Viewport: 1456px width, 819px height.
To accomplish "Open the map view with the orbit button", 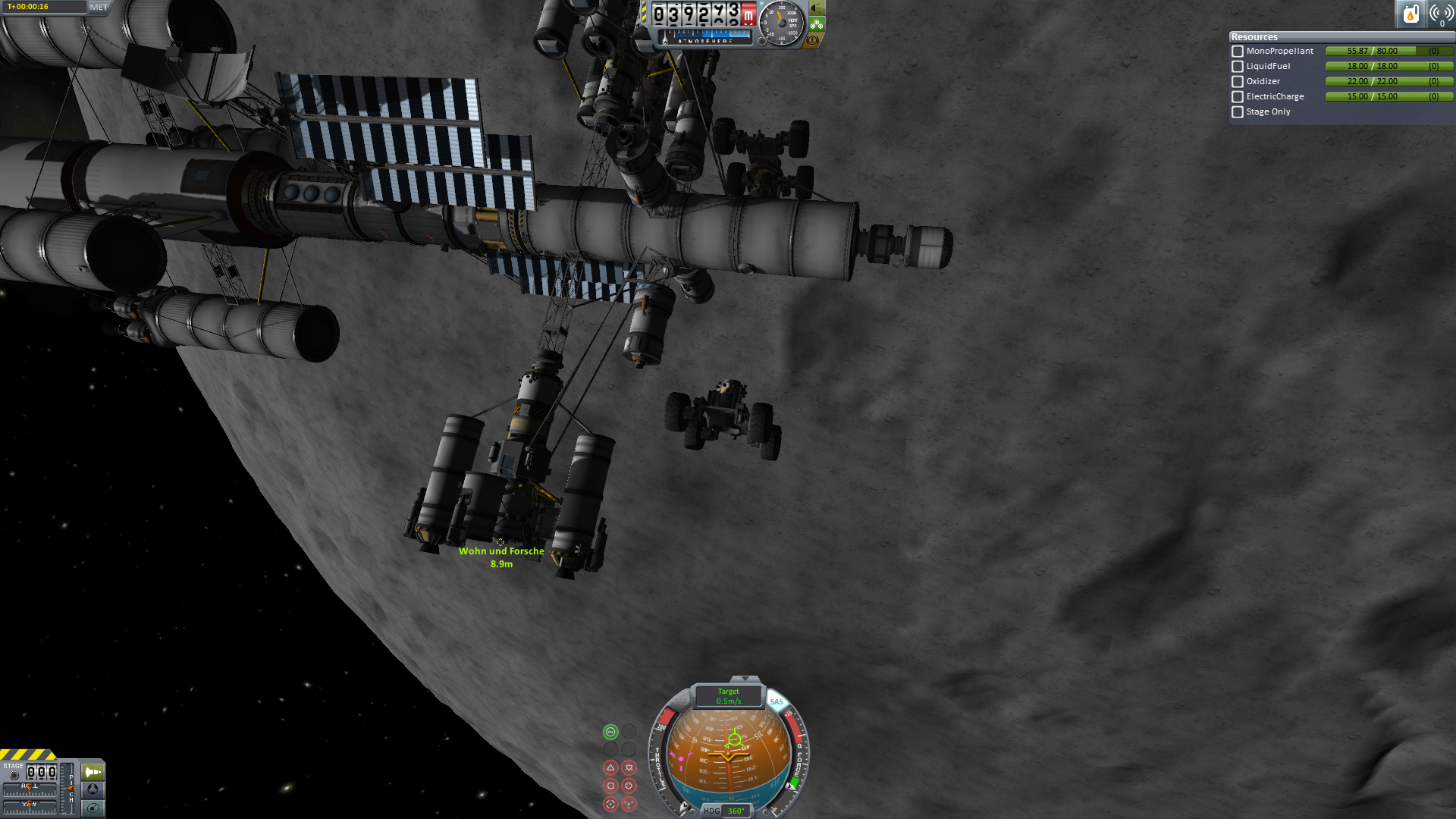I will click(93, 808).
